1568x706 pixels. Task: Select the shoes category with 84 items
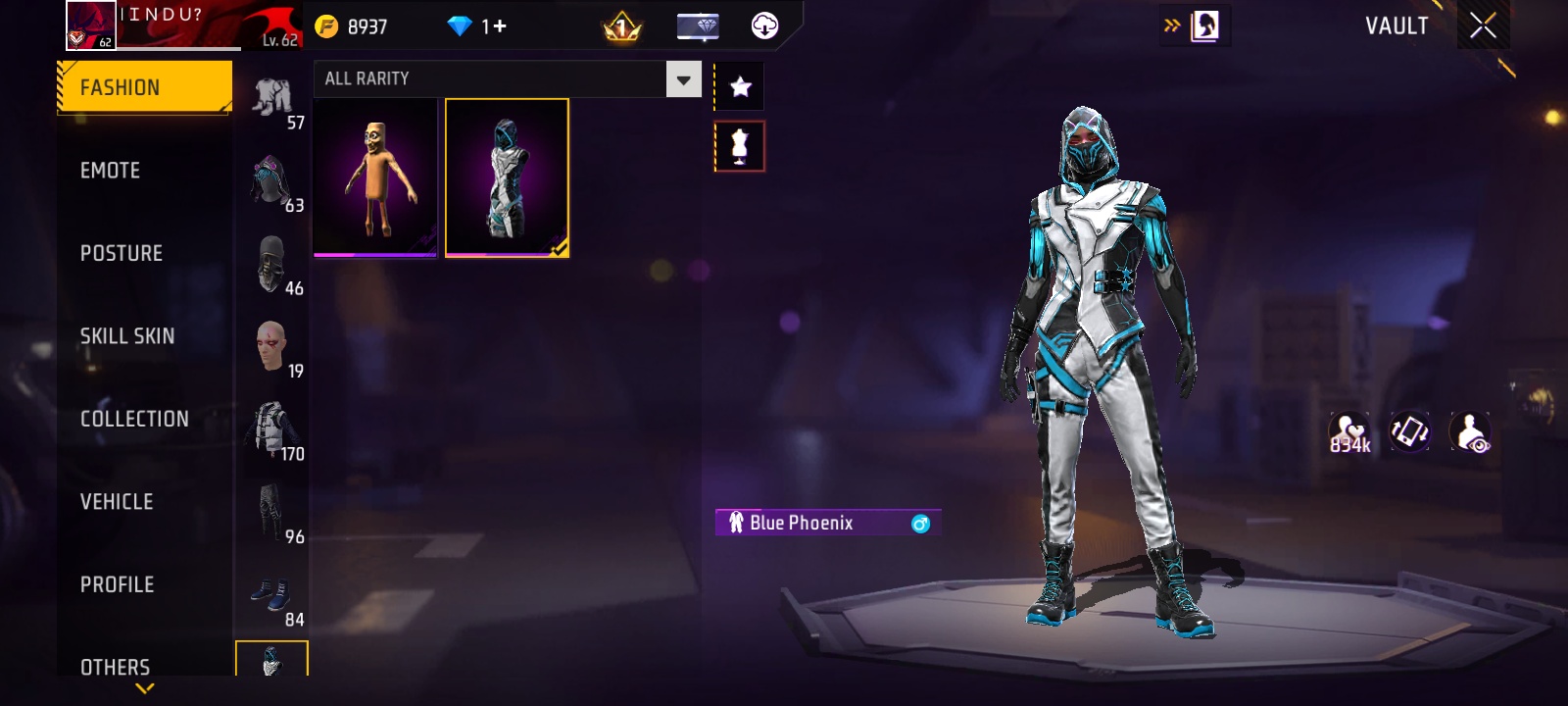272,598
